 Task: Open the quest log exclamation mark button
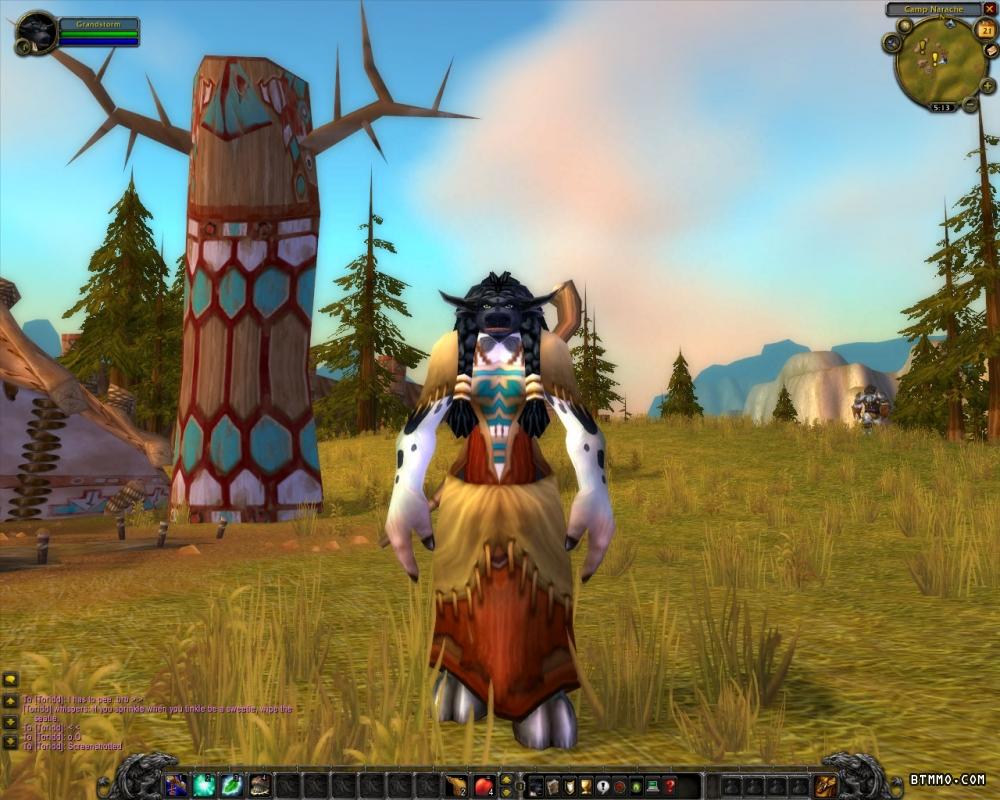602,786
